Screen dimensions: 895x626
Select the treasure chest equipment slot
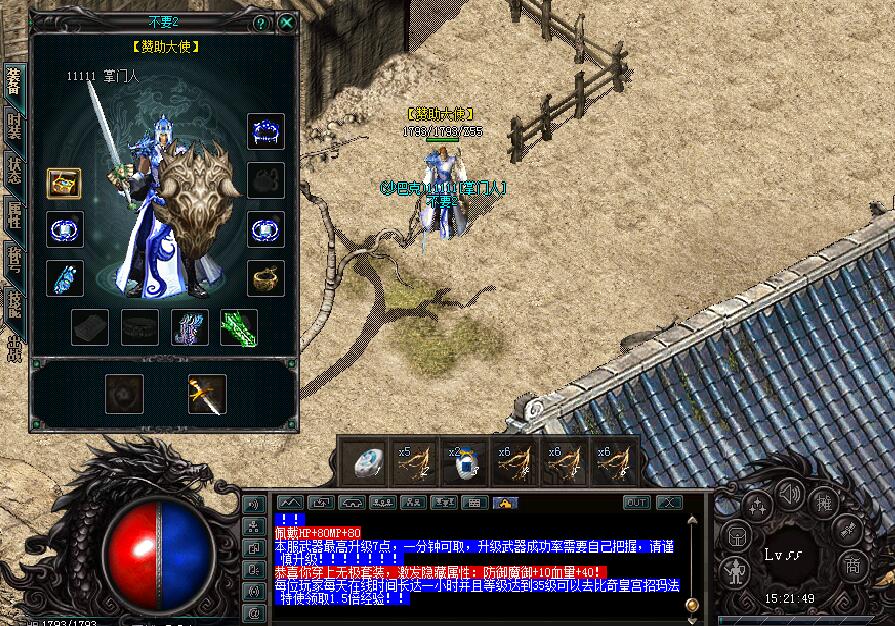[x=64, y=183]
